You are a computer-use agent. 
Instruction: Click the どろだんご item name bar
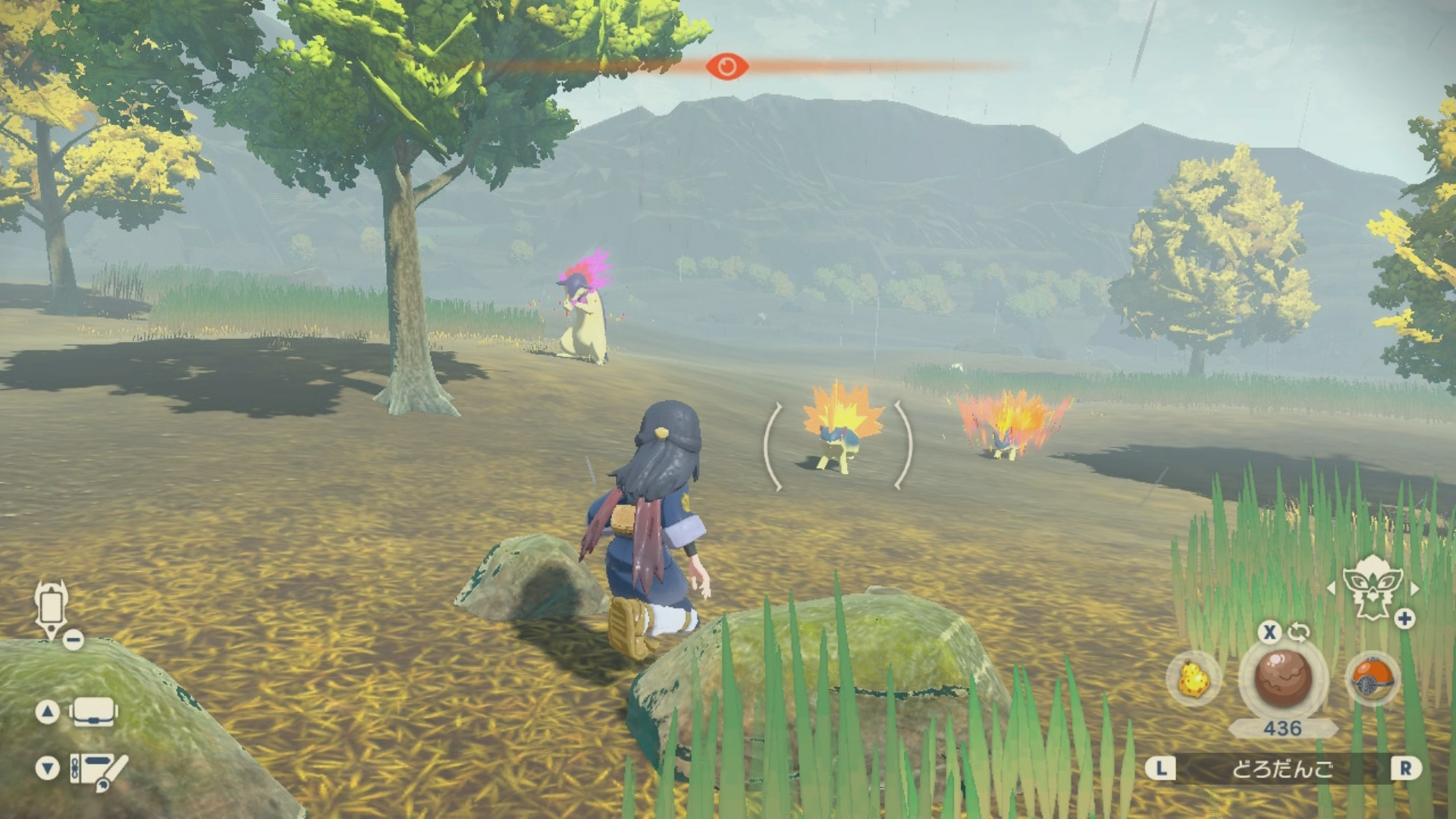pyautogui.click(x=1282, y=769)
